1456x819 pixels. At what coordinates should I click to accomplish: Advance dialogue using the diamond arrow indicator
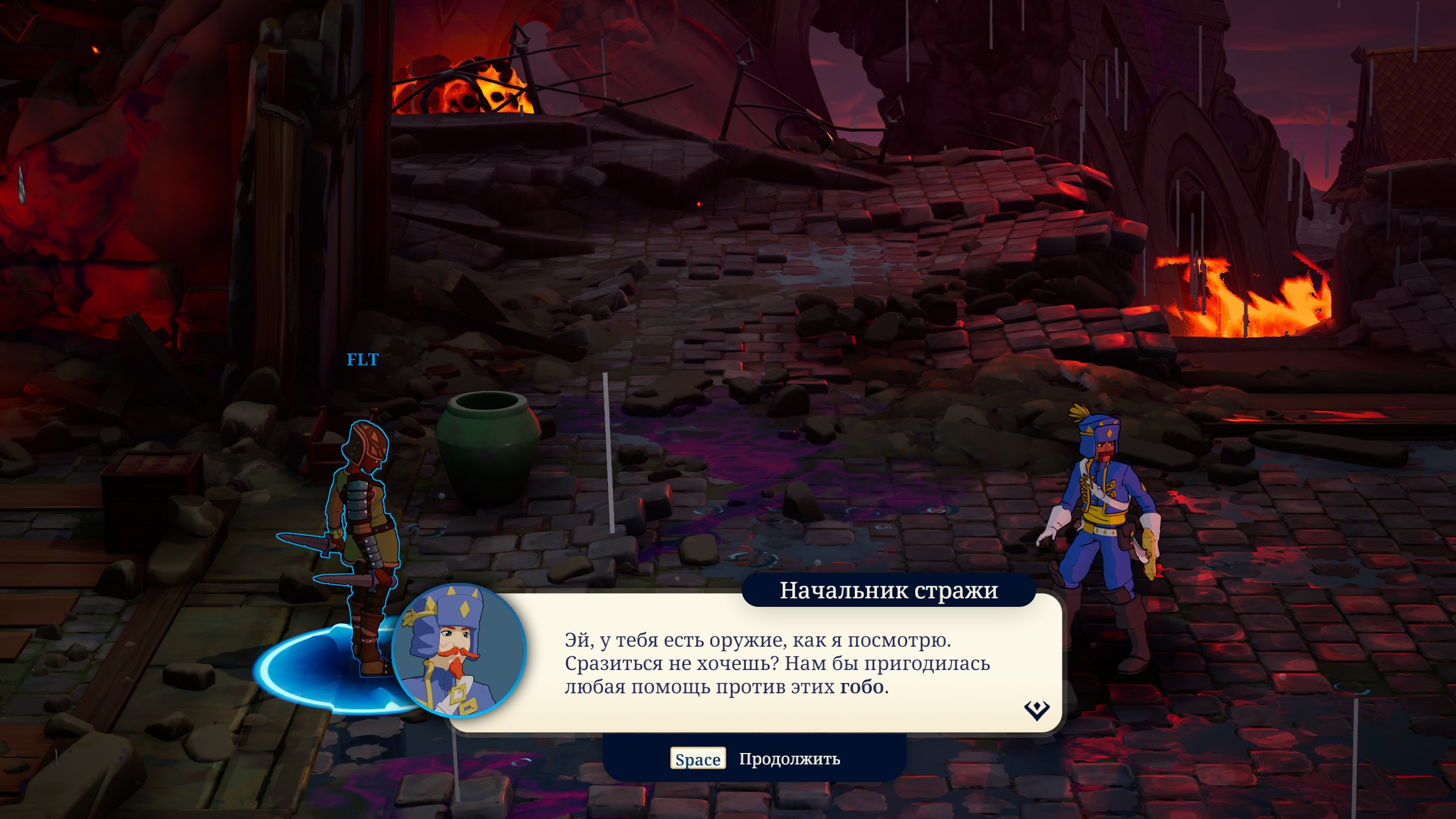point(1036,710)
